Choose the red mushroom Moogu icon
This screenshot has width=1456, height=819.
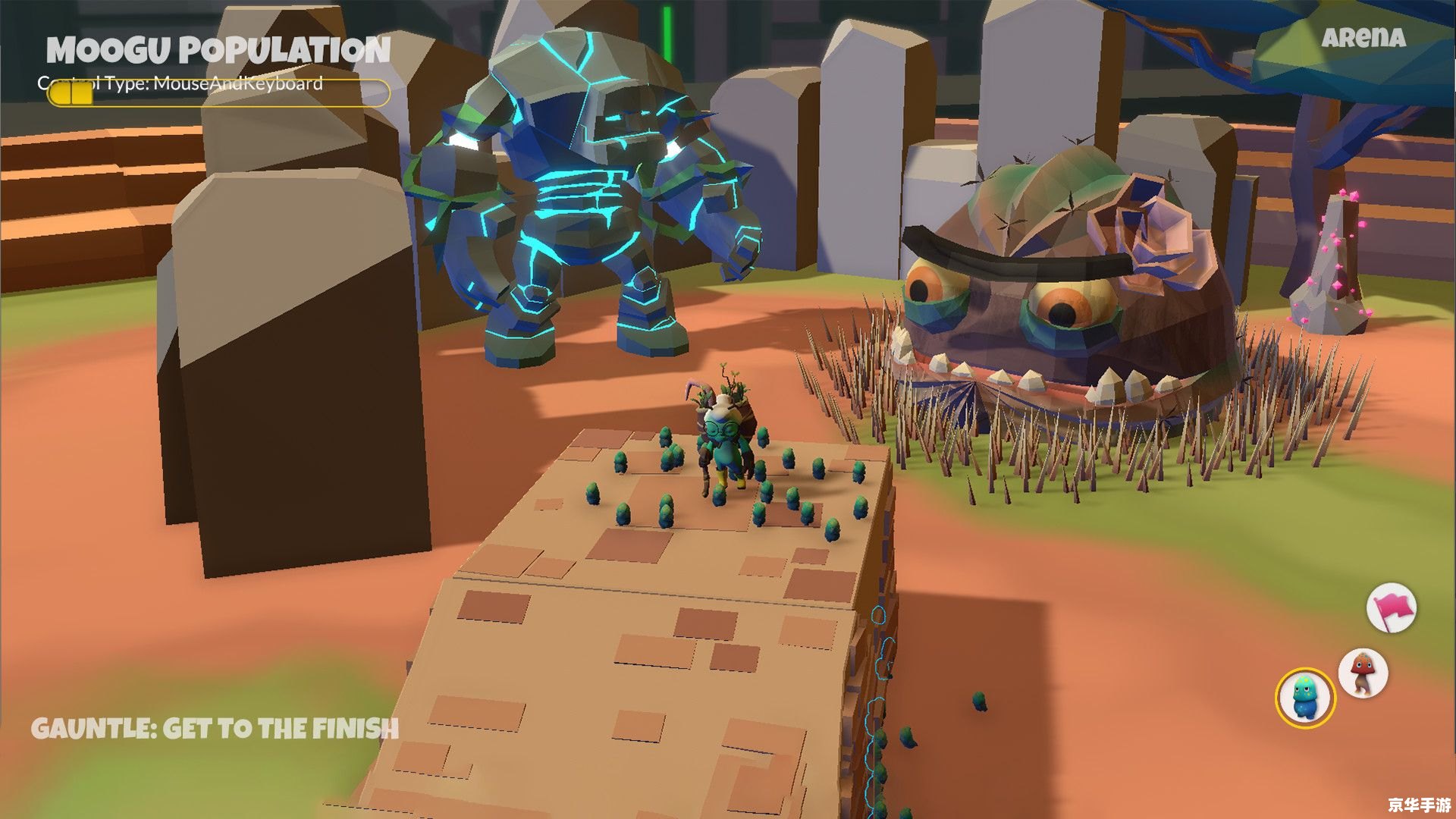click(1363, 673)
